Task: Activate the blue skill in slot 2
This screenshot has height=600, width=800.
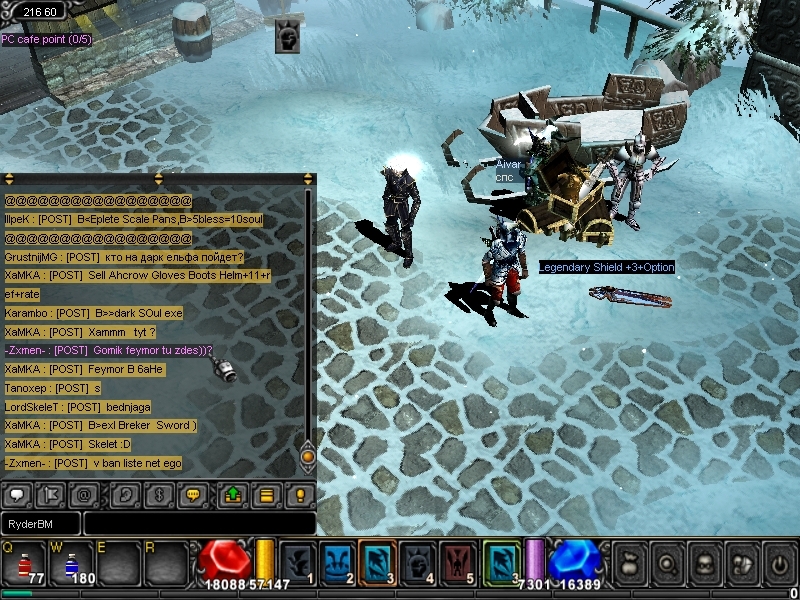Action: pos(339,562)
